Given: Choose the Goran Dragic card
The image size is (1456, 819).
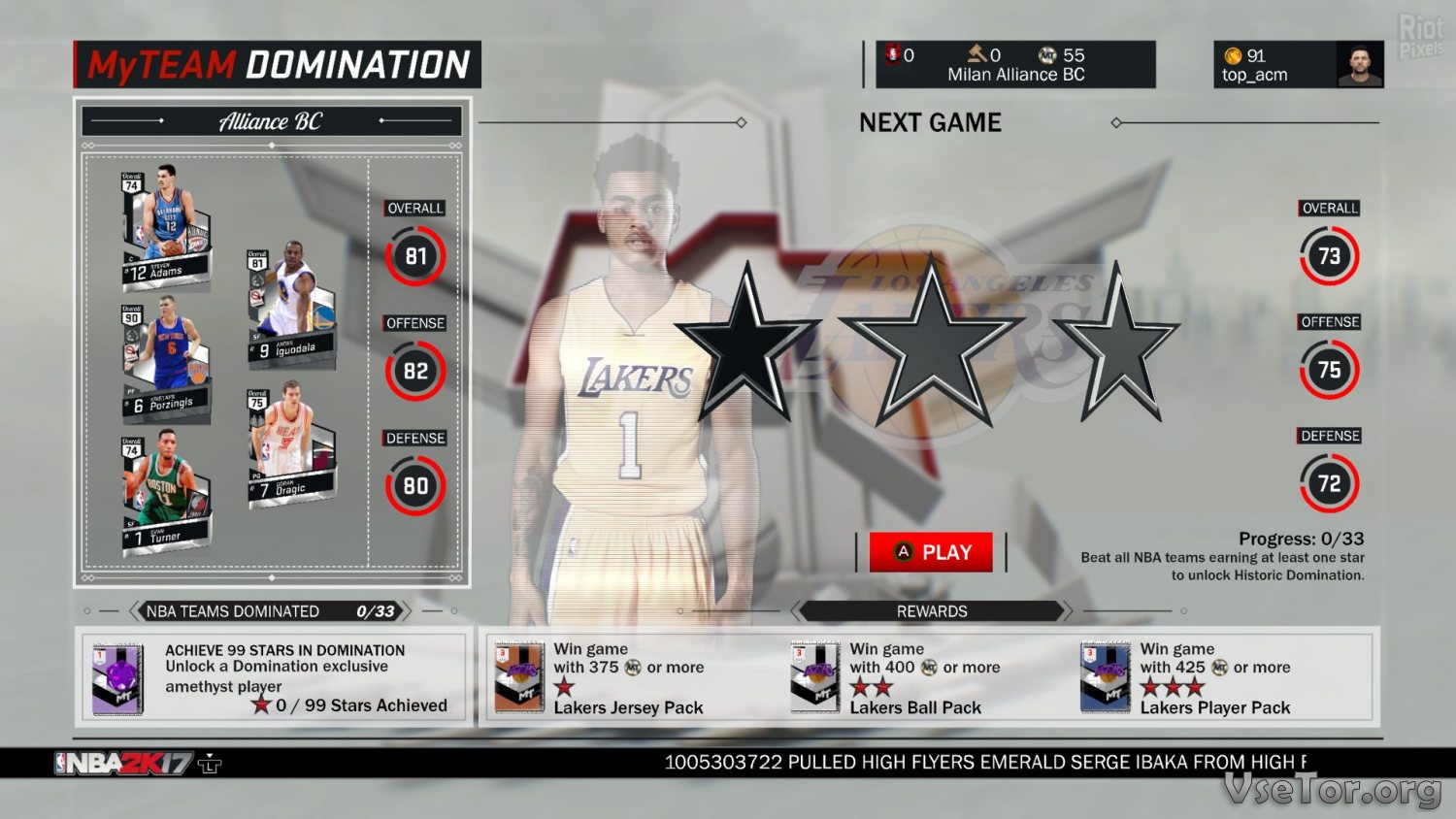Looking at the screenshot, I should coord(291,445).
